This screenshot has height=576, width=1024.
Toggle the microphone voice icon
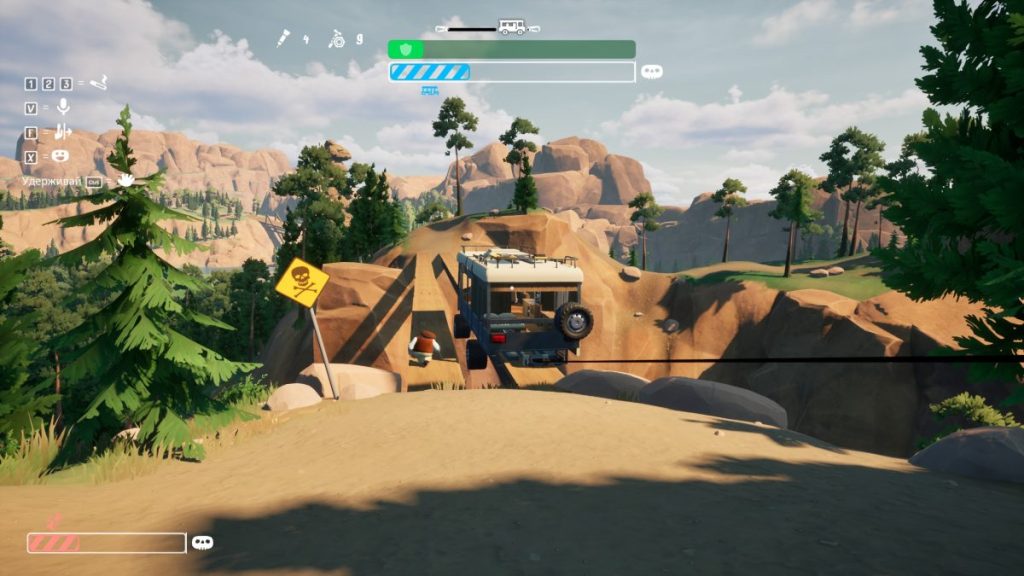coord(63,107)
